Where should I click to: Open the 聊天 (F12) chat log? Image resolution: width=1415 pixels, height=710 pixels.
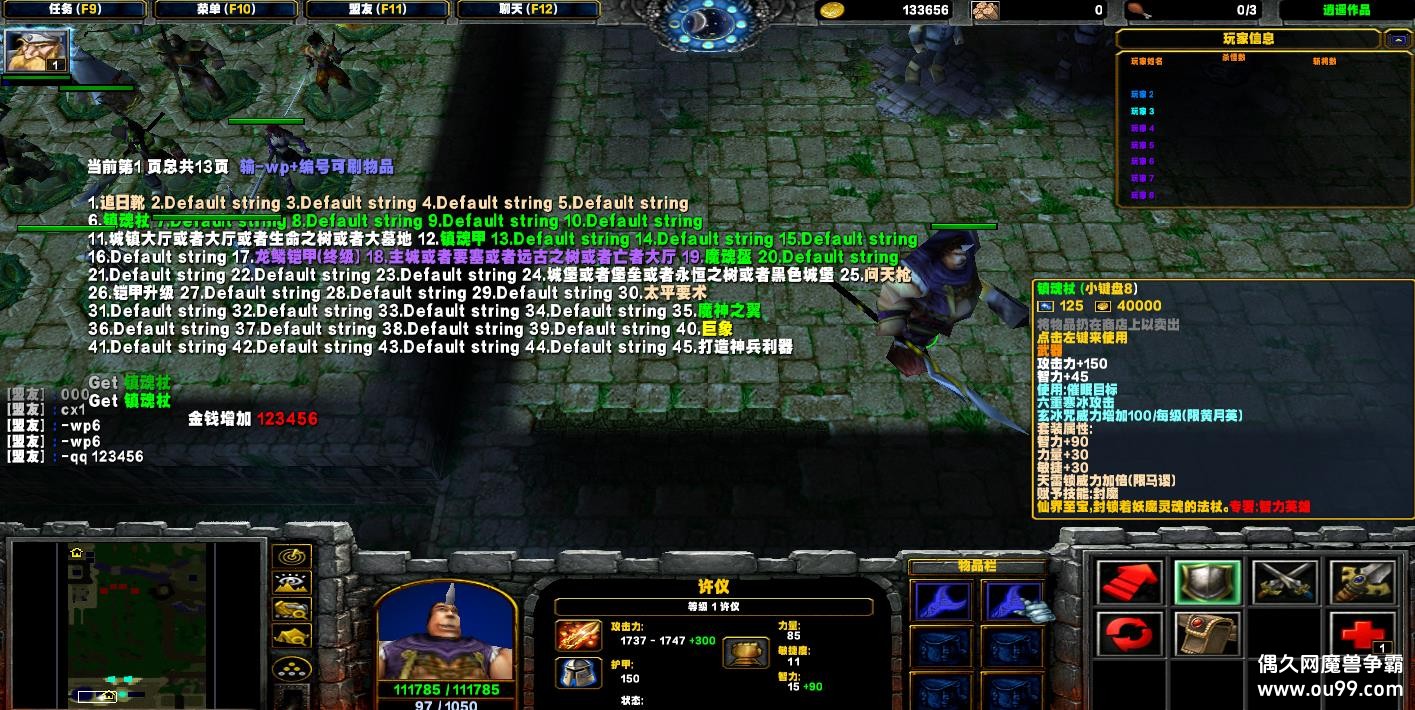tap(529, 10)
